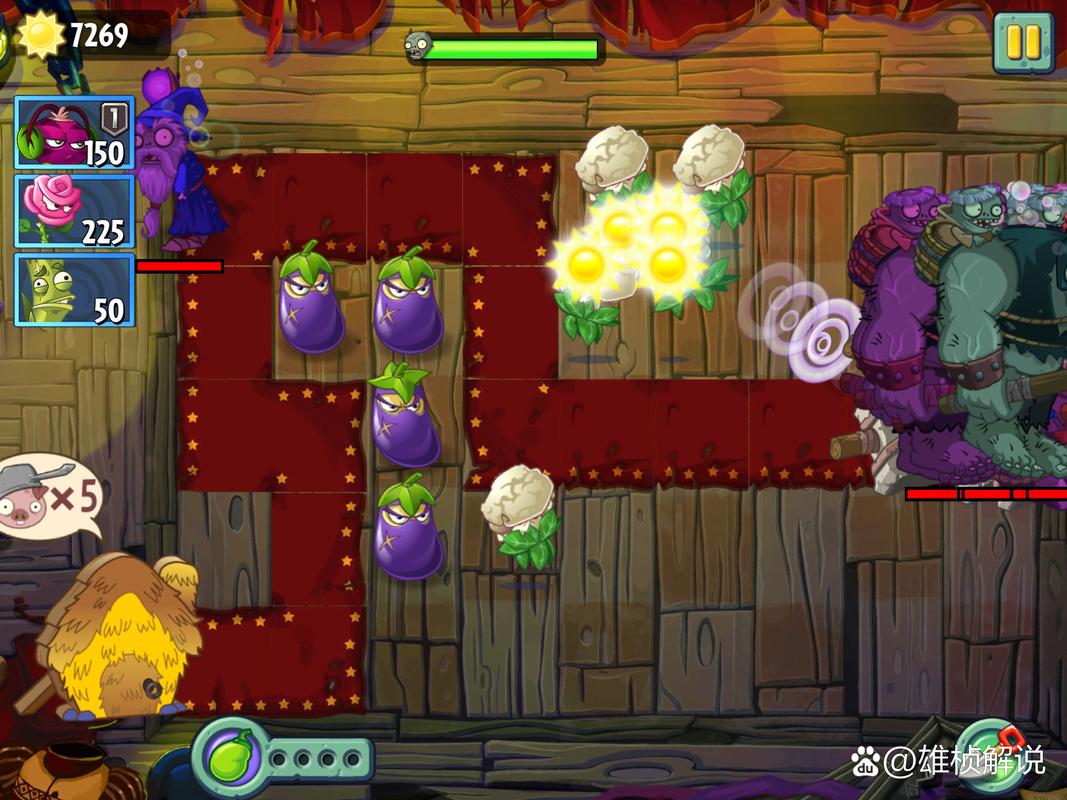1067x800 pixels.
Task: Pick the 50-sun bamboo seed packet
Action: point(73,289)
